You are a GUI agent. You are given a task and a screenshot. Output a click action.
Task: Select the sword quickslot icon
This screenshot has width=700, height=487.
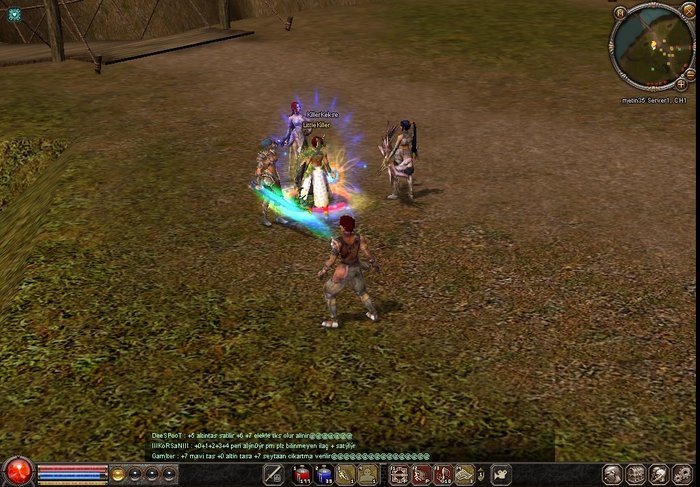tap(273, 475)
